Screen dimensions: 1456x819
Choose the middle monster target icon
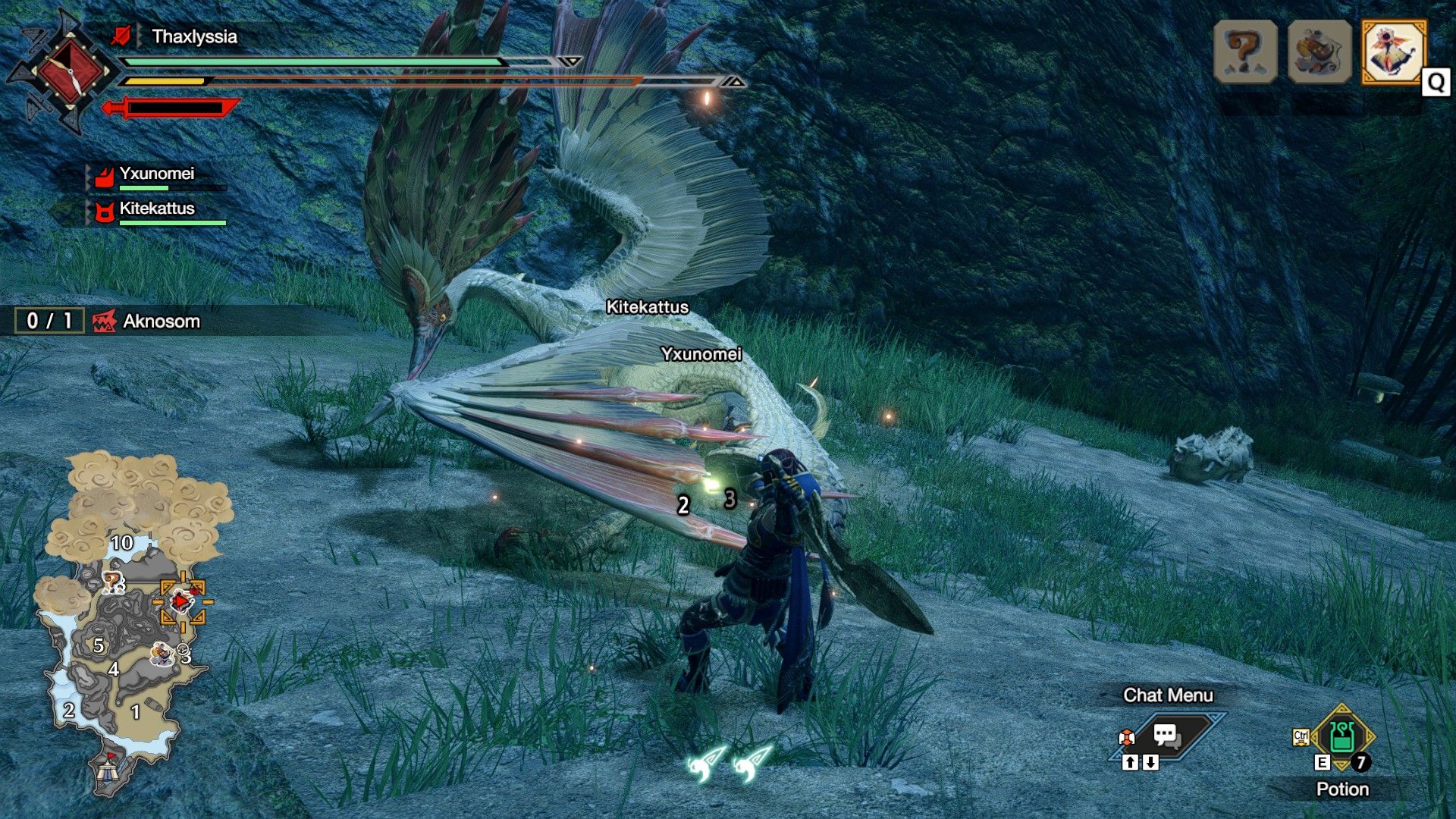tap(1319, 52)
